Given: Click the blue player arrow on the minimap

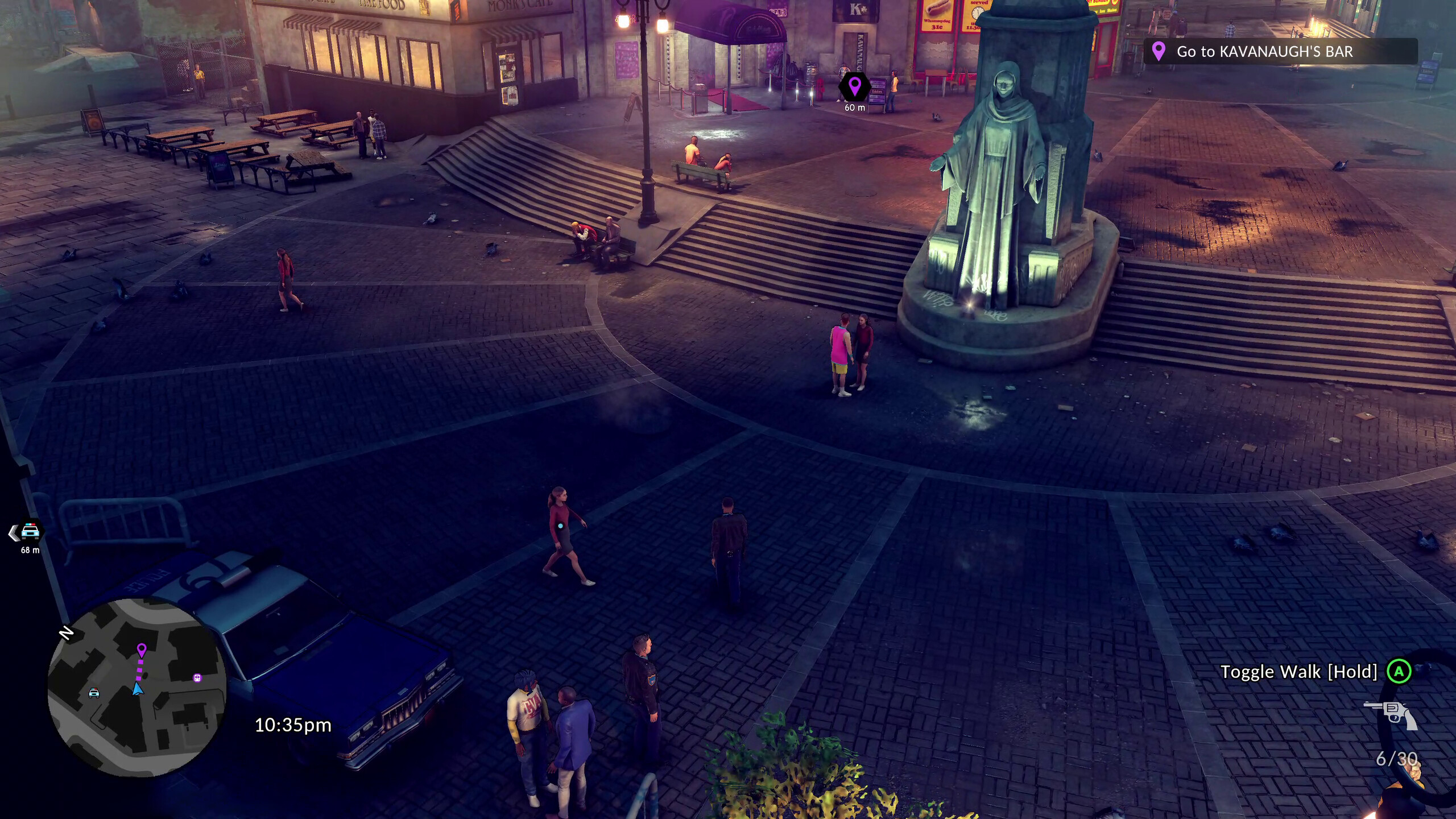Looking at the screenshot, I should click(x=137, y=689).
